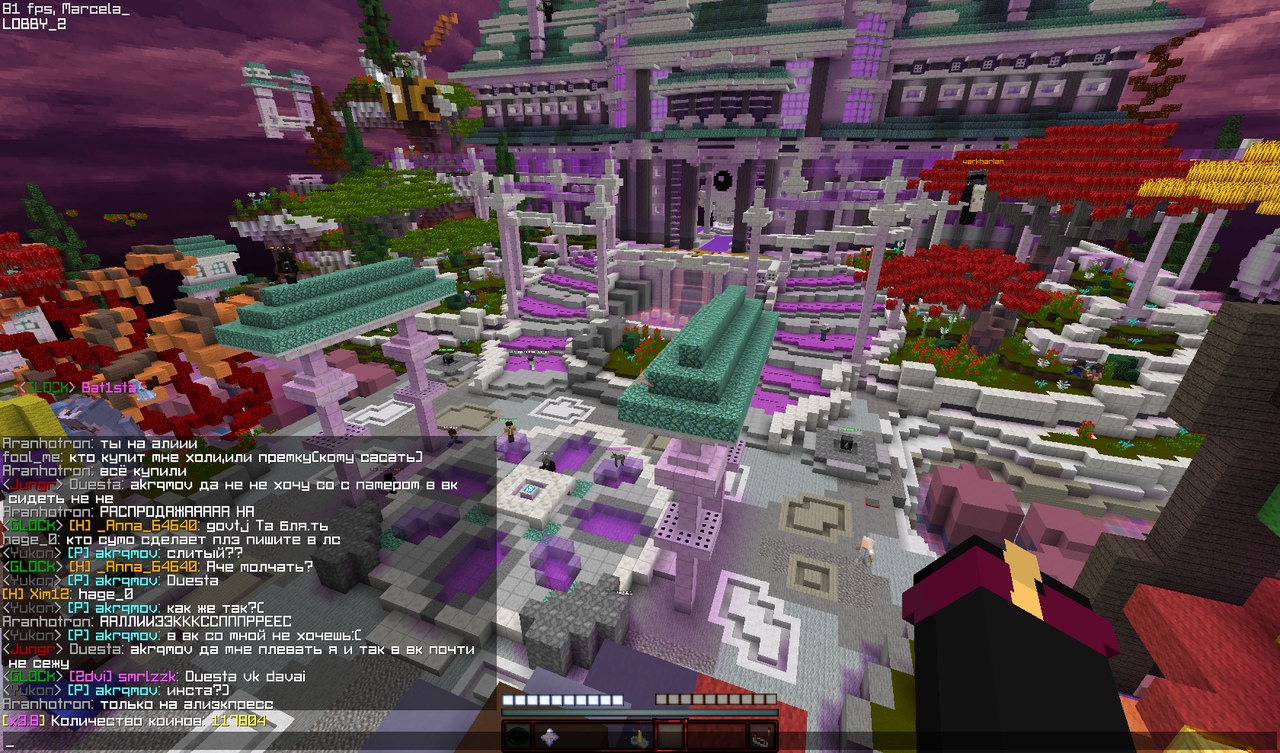Viewport: 1280px width, 753px height.
Task: Select the nether star hotbar slot
Action: point(548,737)
